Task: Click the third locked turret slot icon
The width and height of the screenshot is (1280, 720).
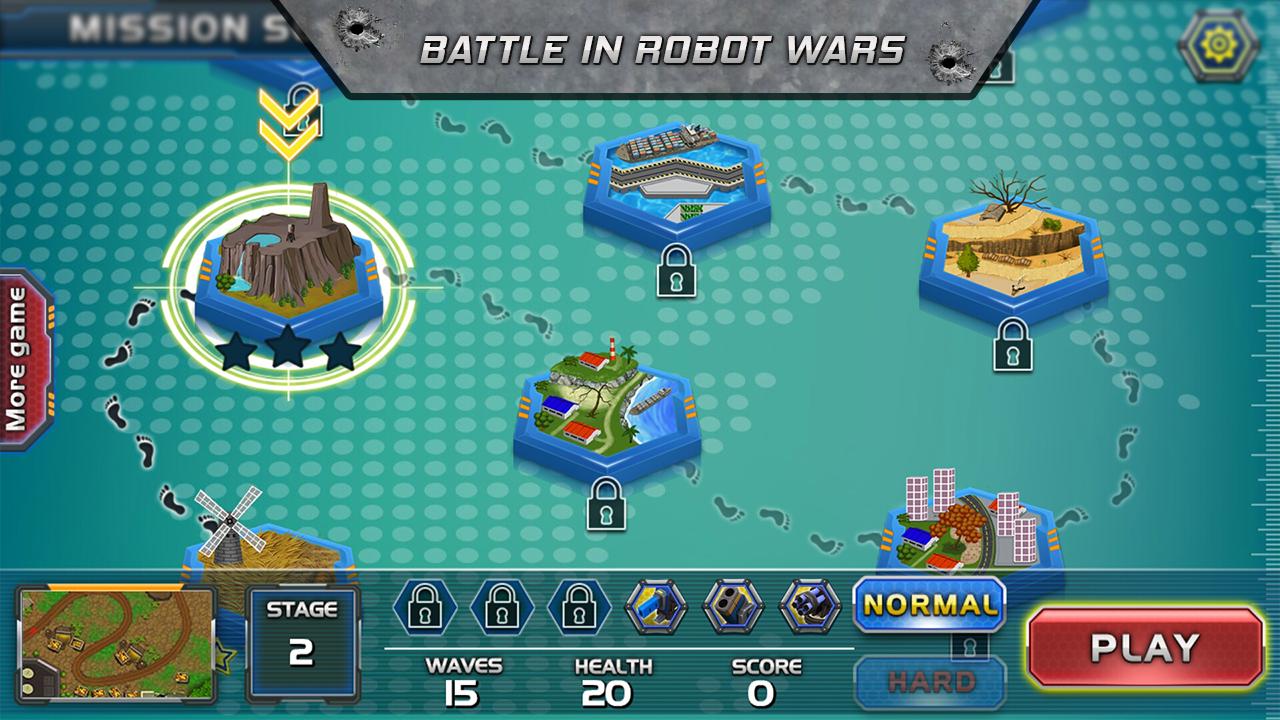Action: [581, 608]
